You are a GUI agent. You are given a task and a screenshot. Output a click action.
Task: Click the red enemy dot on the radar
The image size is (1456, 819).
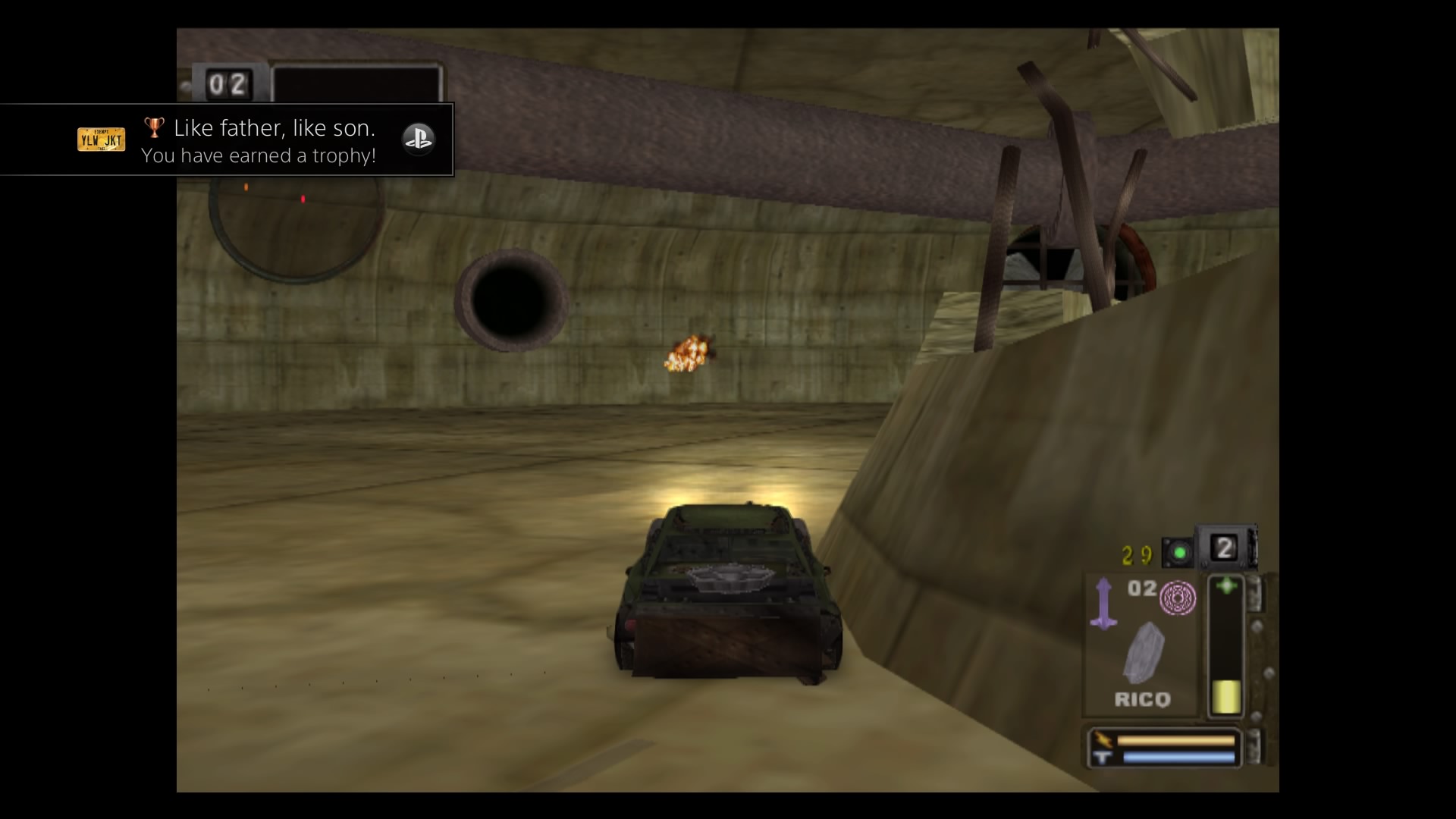pyautogui.click(x=303, y=199)
